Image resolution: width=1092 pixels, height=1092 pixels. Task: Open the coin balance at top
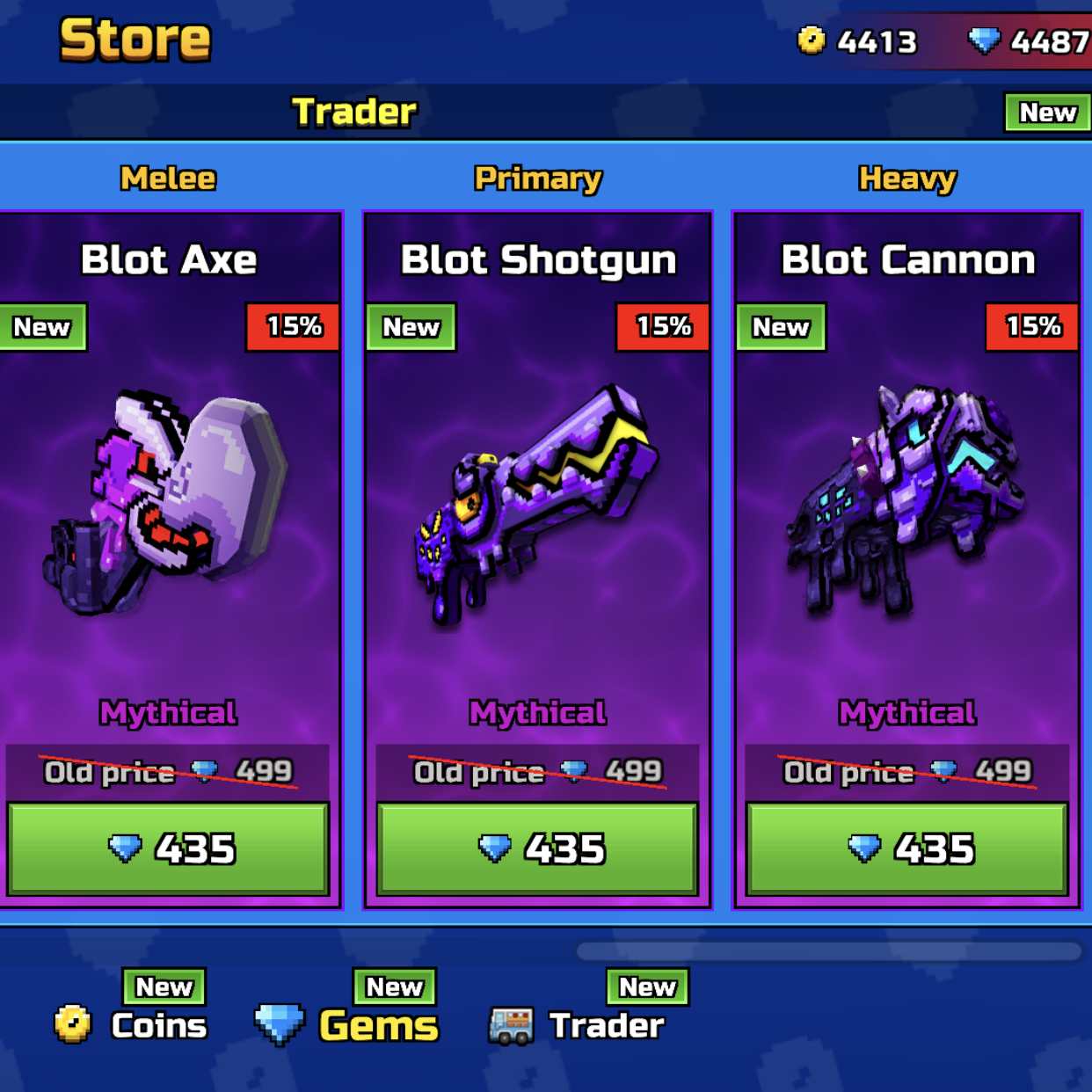pyautogui.click(x=857, y=41)
